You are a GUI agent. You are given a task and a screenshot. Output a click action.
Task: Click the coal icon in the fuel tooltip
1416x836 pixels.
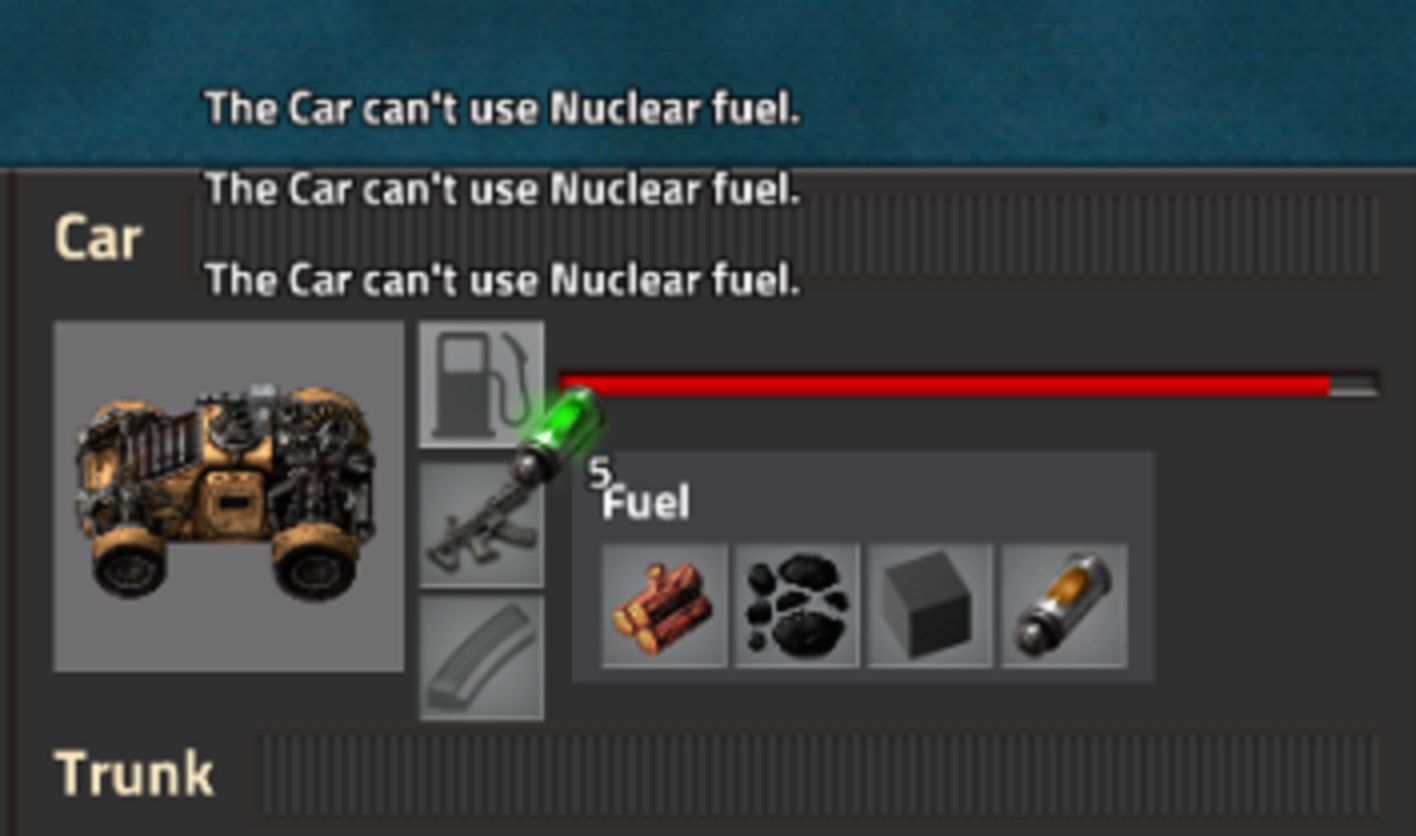pos(797,605)
